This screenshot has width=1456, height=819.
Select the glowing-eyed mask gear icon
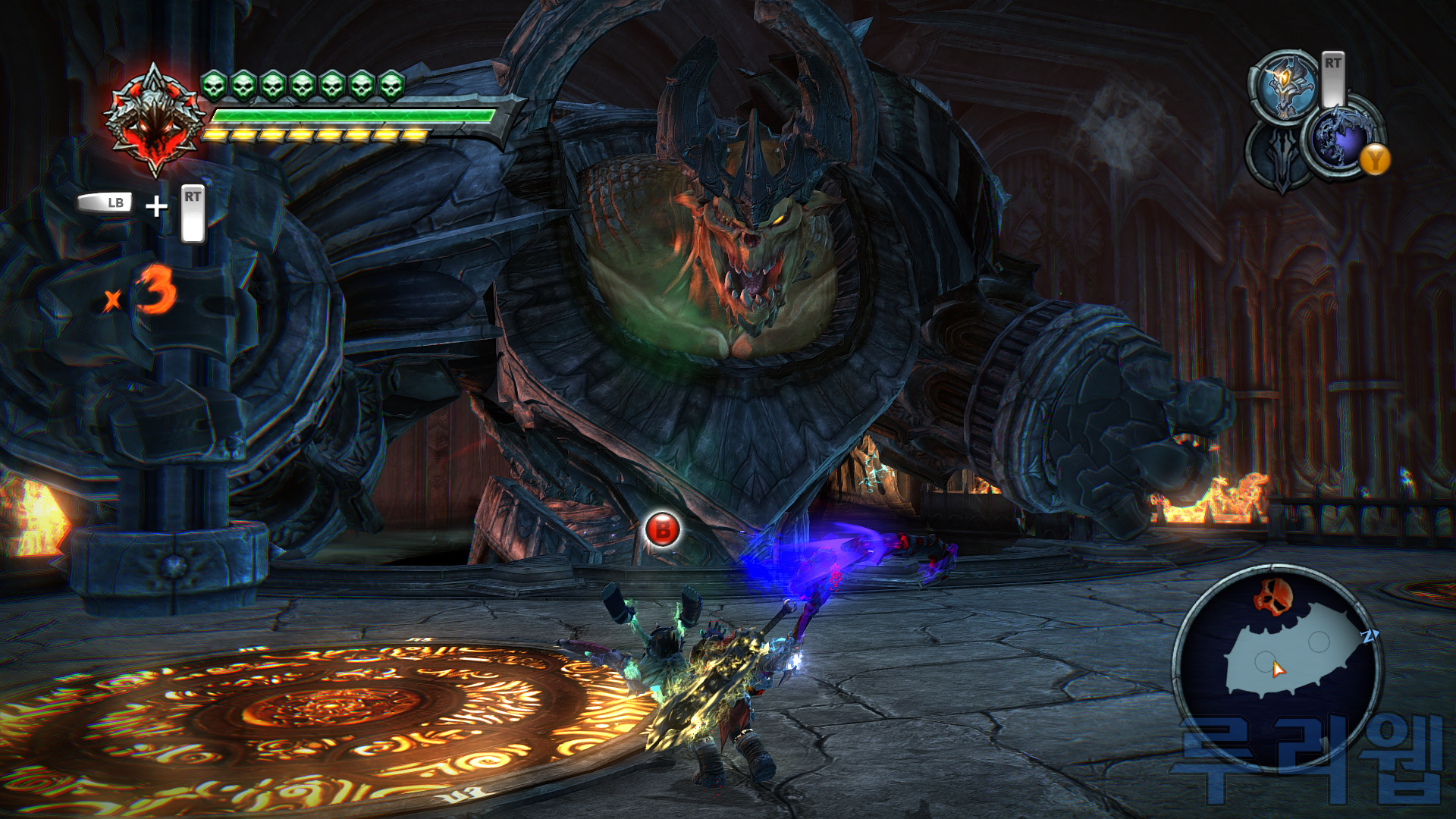(1284, 87)
